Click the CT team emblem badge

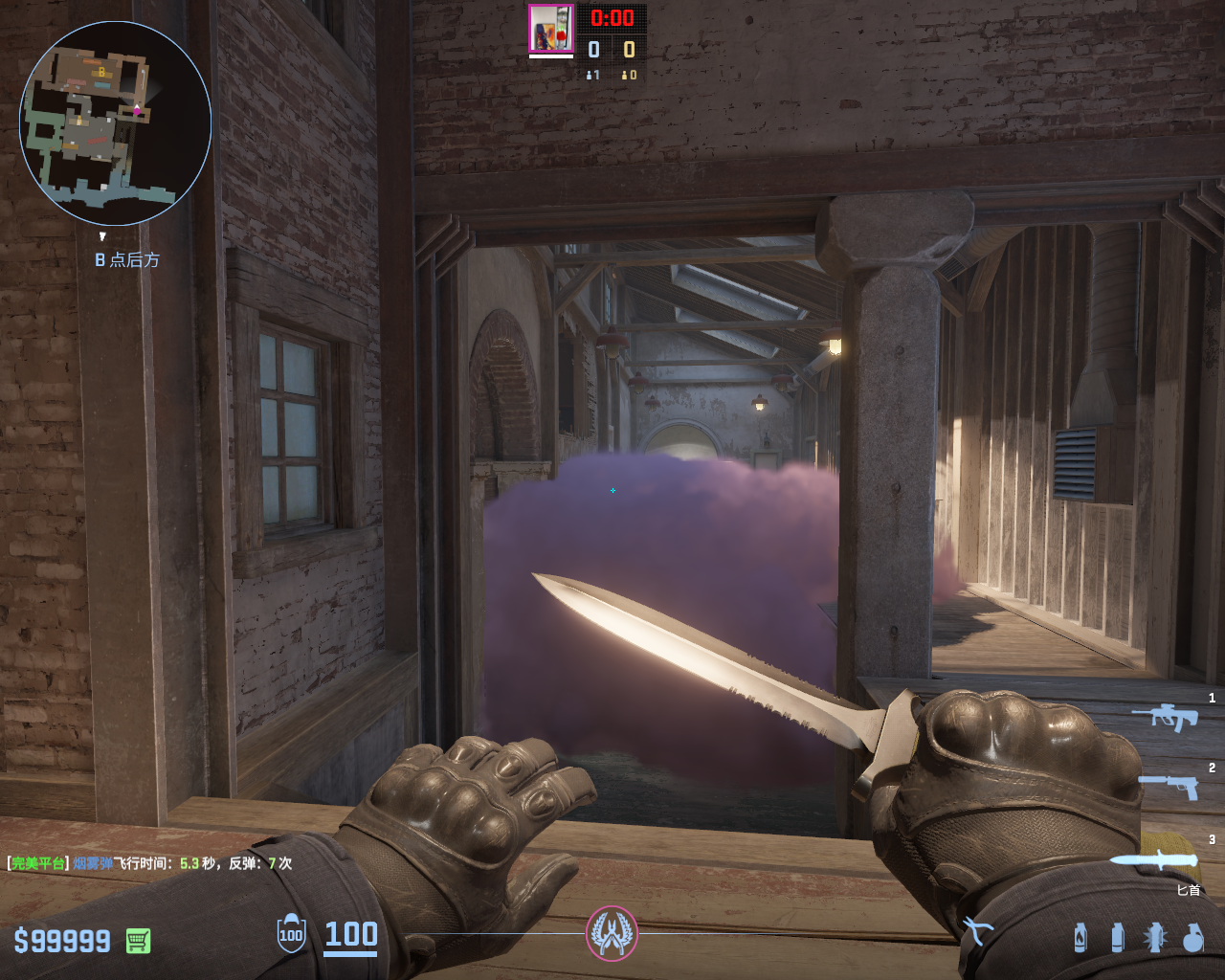[x=612, y=932]
